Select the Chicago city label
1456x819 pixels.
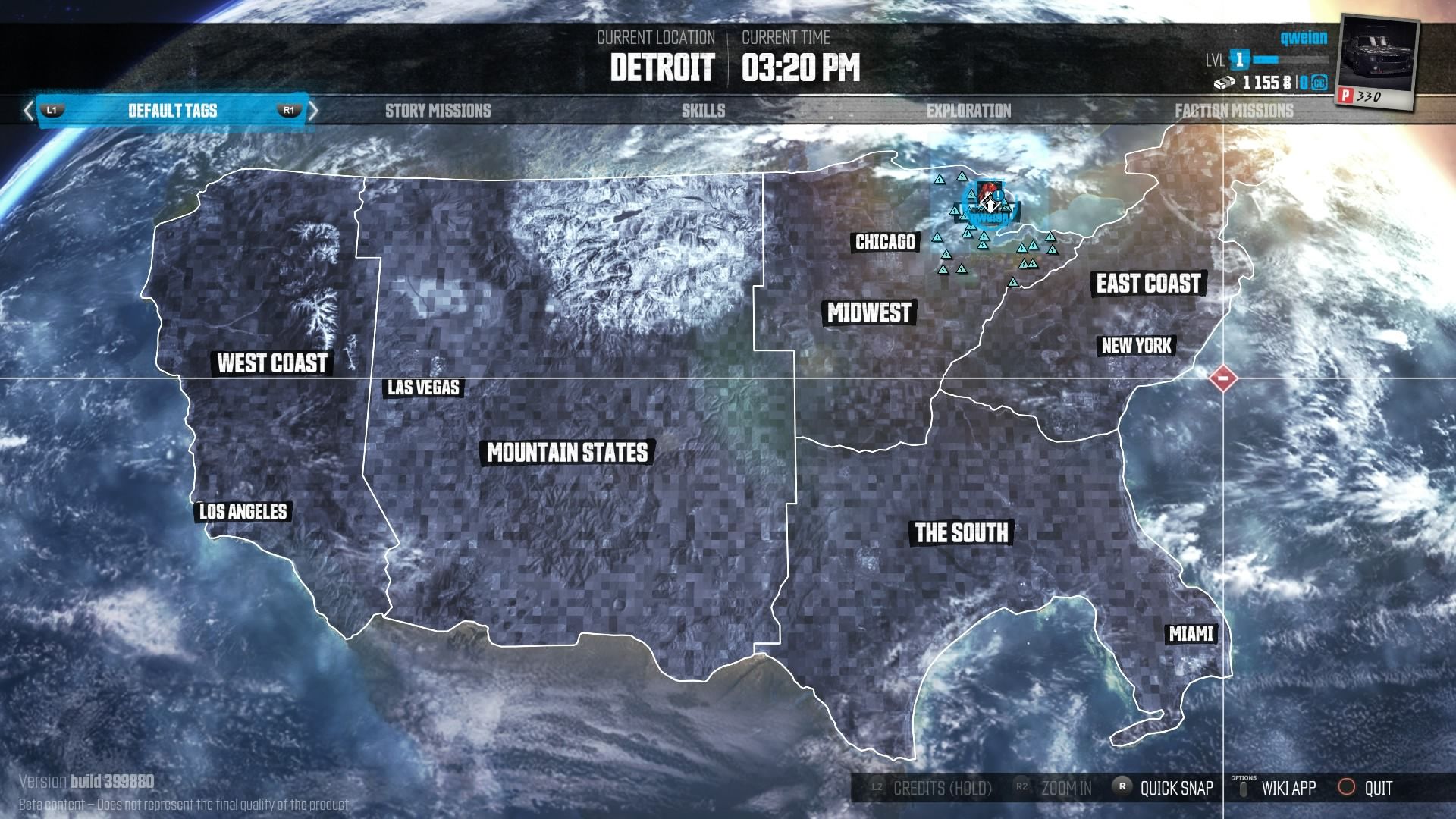tap(885, 242)
